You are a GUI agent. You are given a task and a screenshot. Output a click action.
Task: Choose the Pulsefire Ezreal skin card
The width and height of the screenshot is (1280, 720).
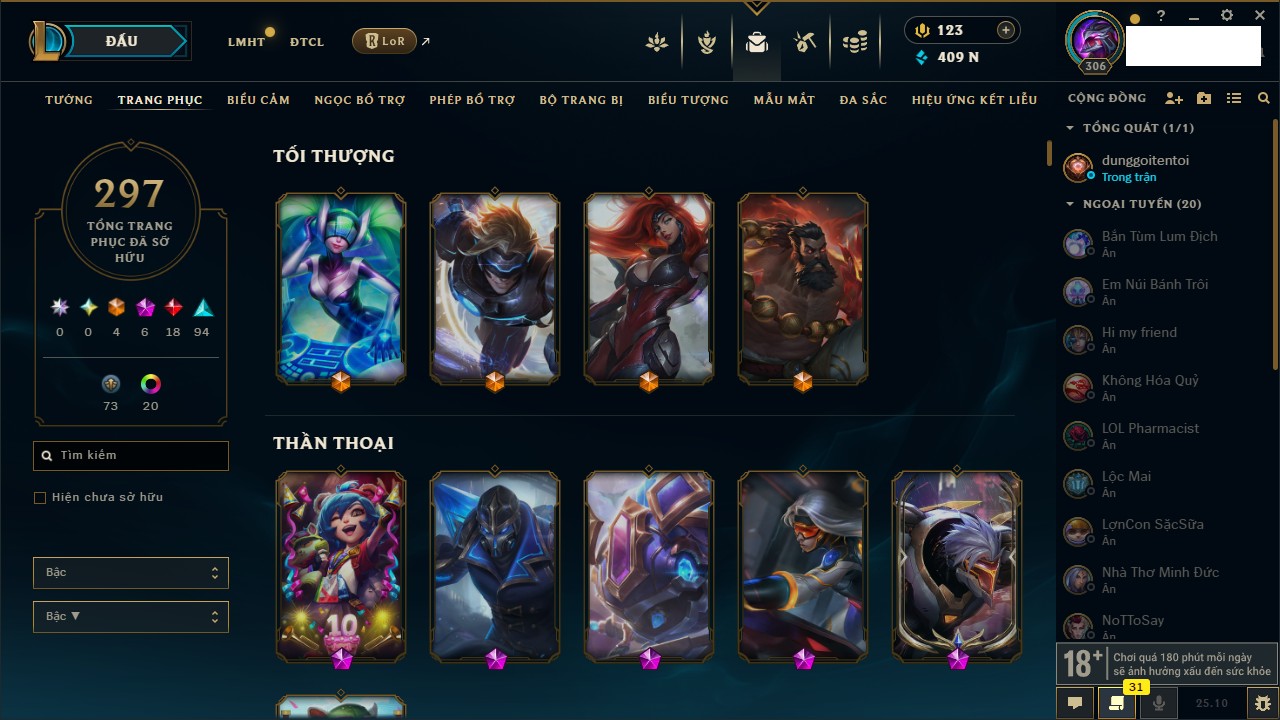(495, 288)
